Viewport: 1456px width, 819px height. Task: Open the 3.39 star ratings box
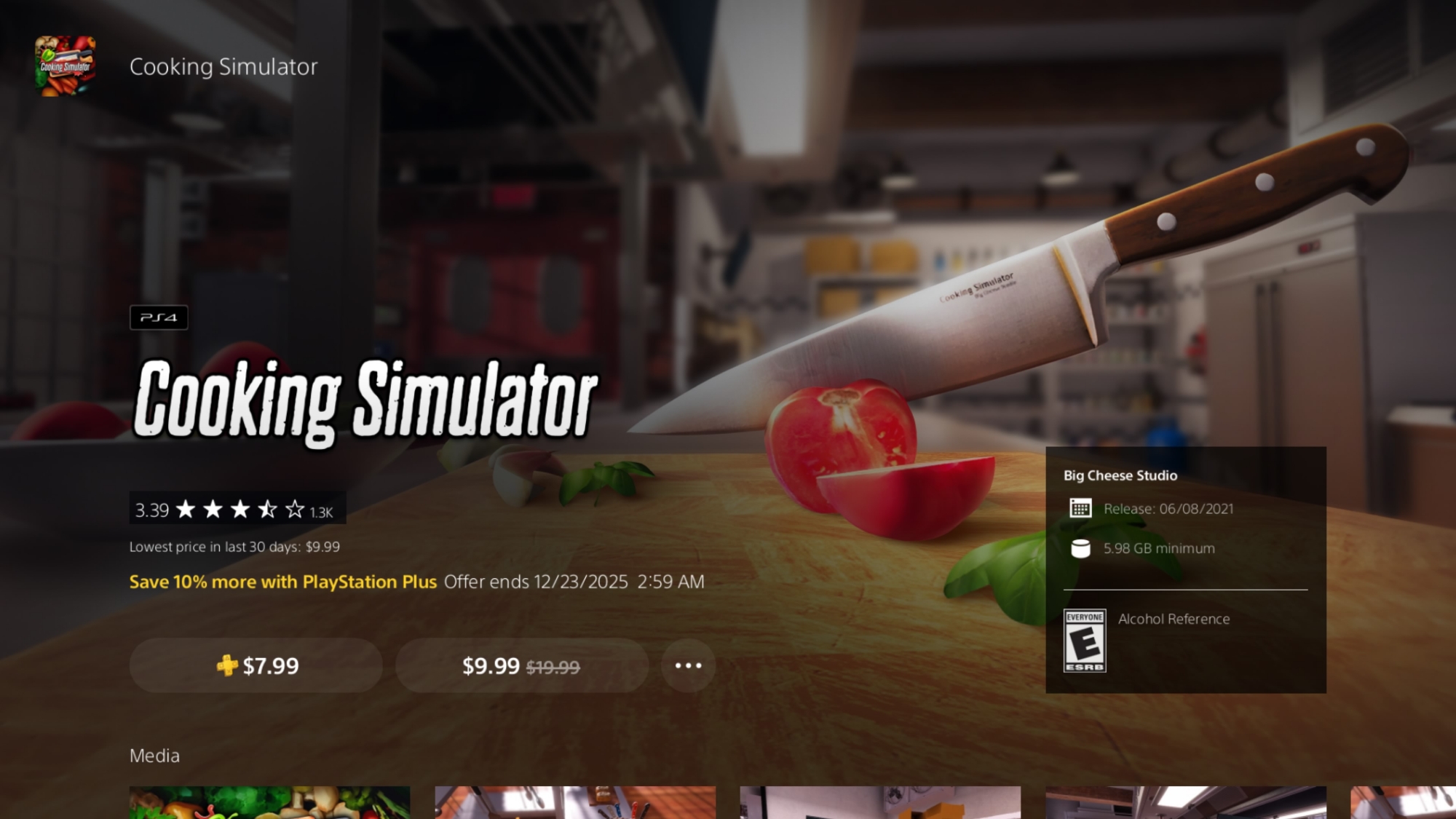coord(237,509)
